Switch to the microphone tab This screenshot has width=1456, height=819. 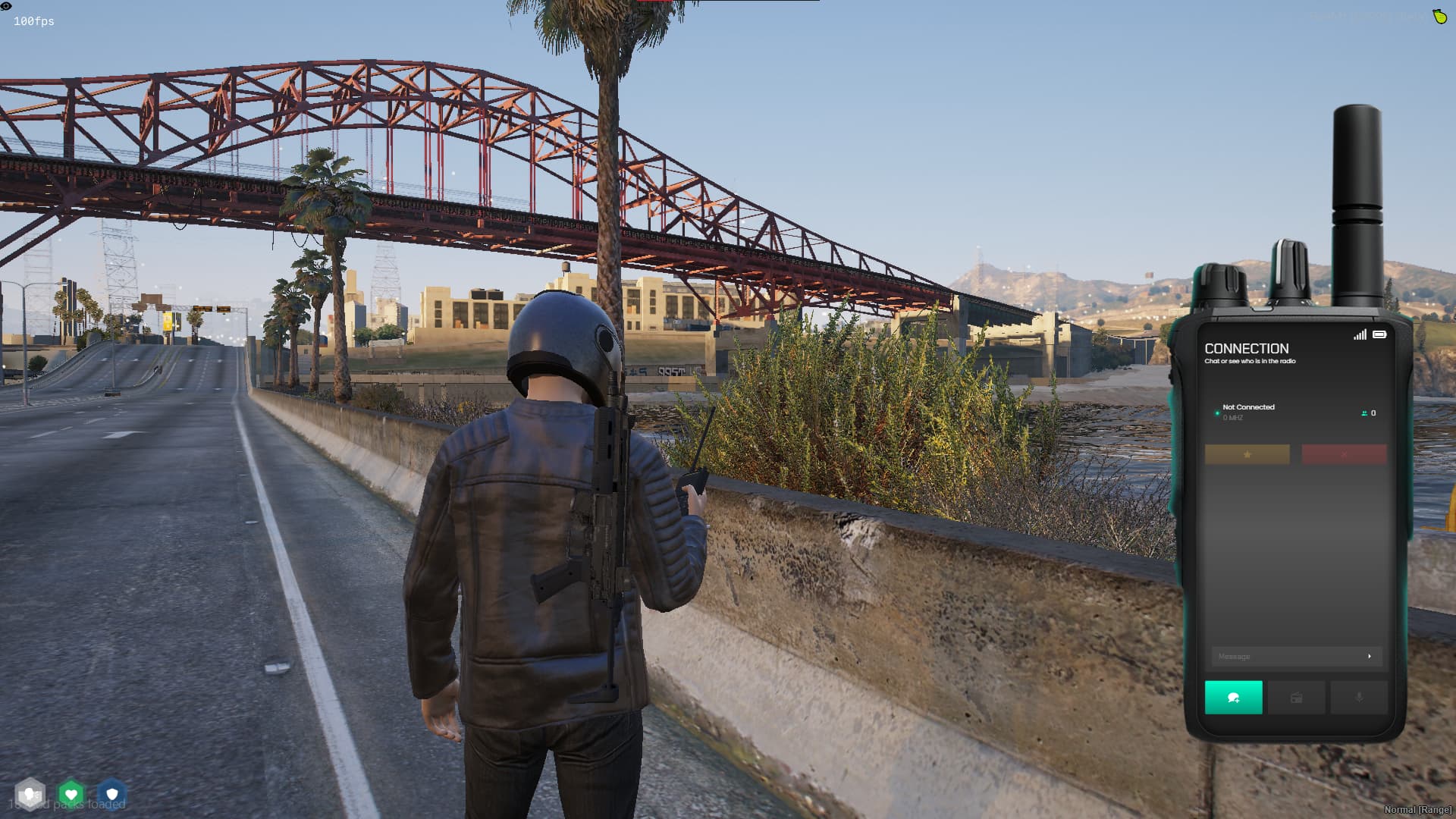click(1359, 698)
